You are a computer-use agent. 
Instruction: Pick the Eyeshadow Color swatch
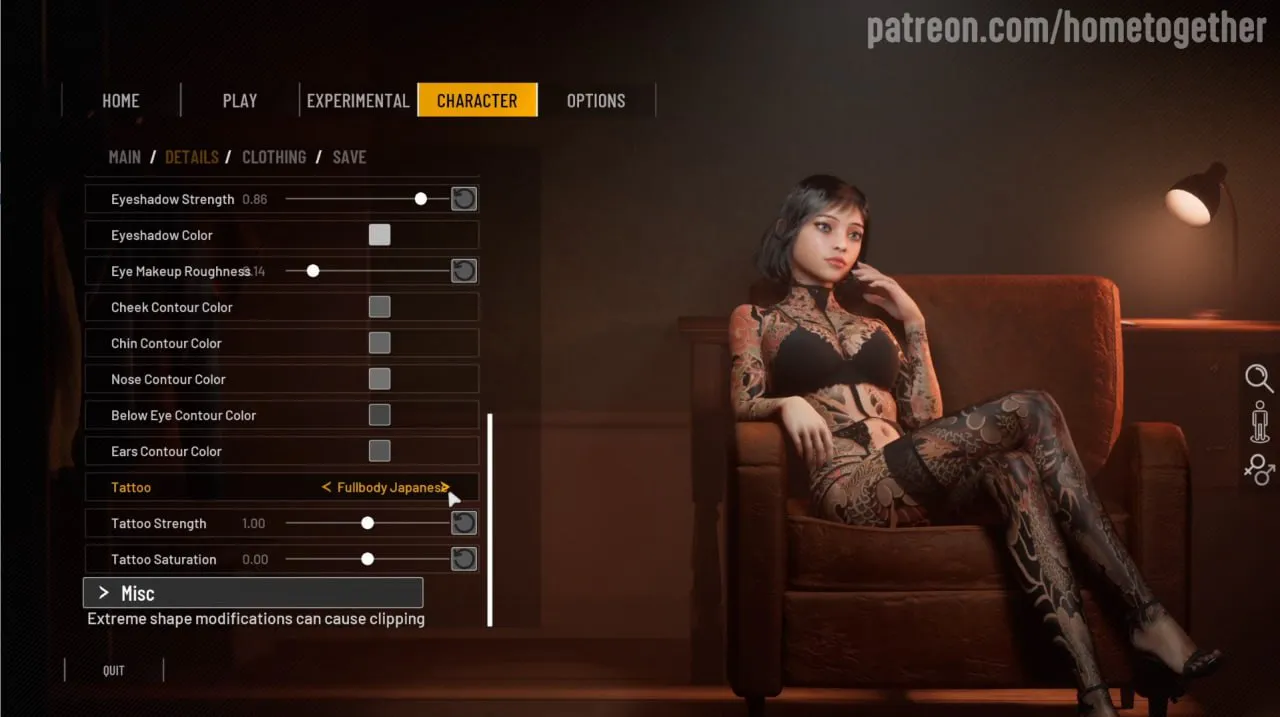click(x=379, y=235)
